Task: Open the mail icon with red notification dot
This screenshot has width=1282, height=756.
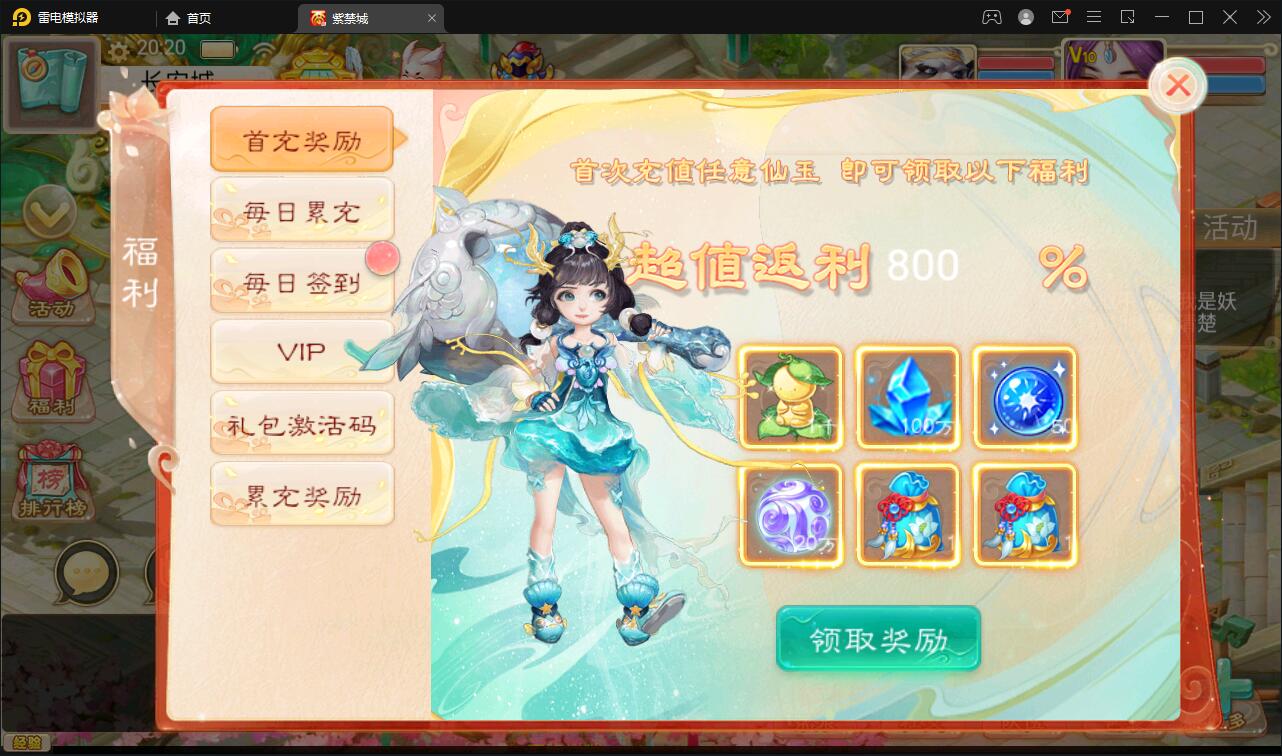Action: pyautogui.click(x=1061, y=17)
